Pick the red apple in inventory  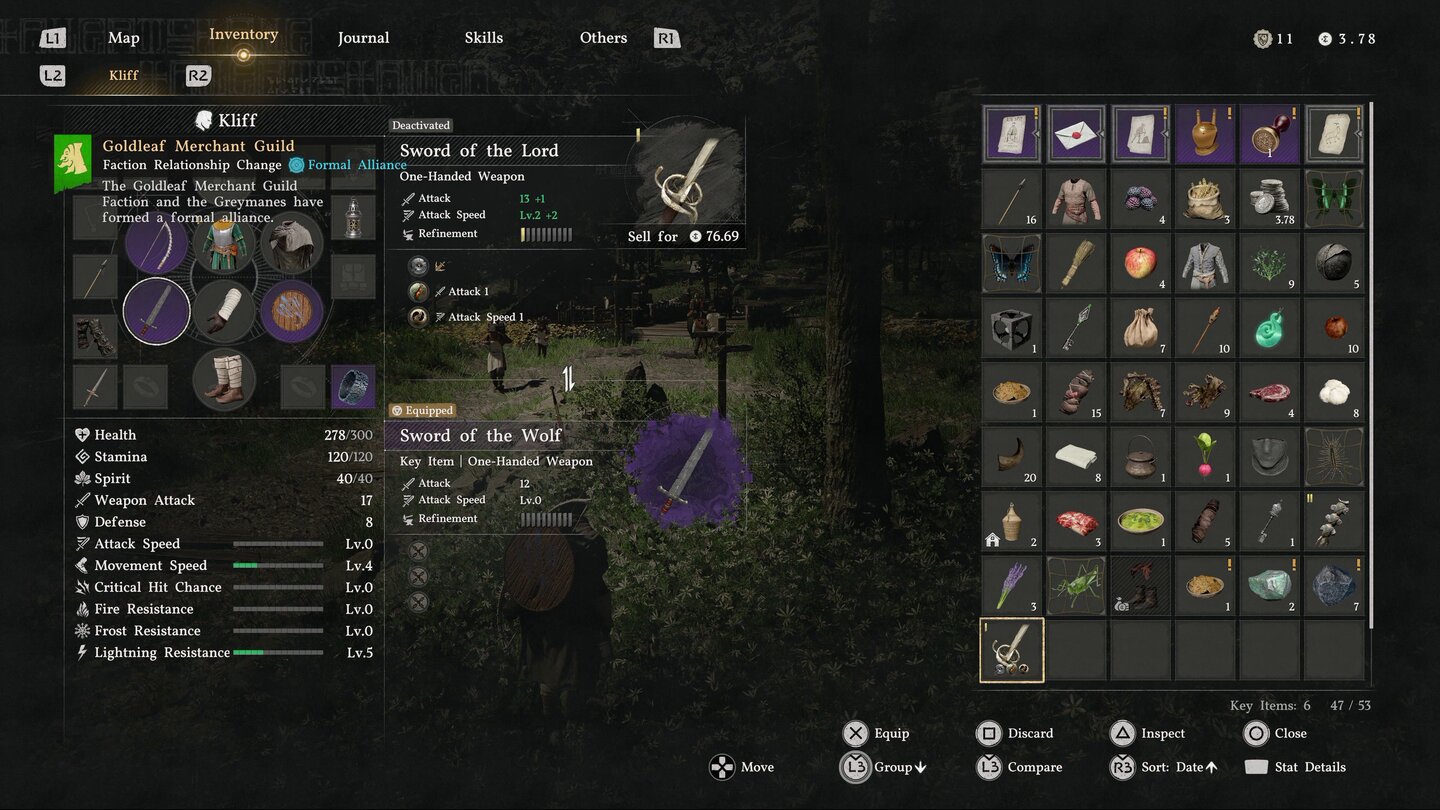(1141, 263)
